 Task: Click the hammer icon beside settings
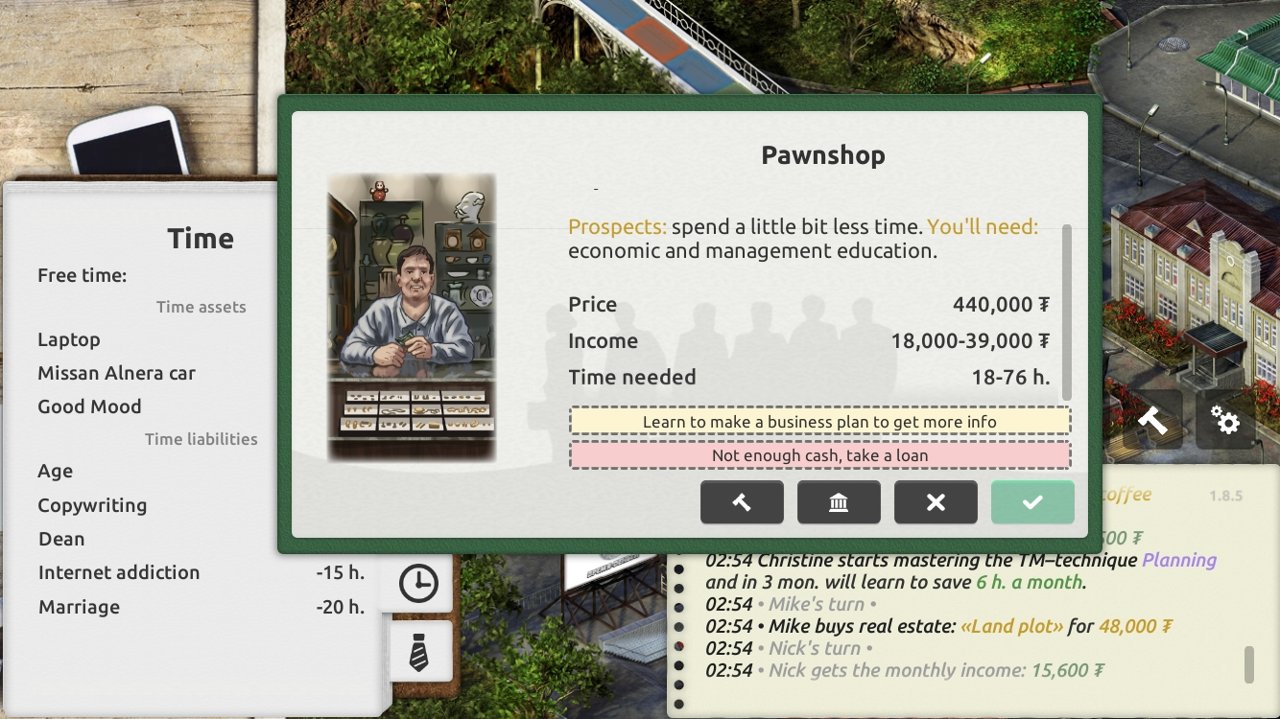click(1152, 420)
